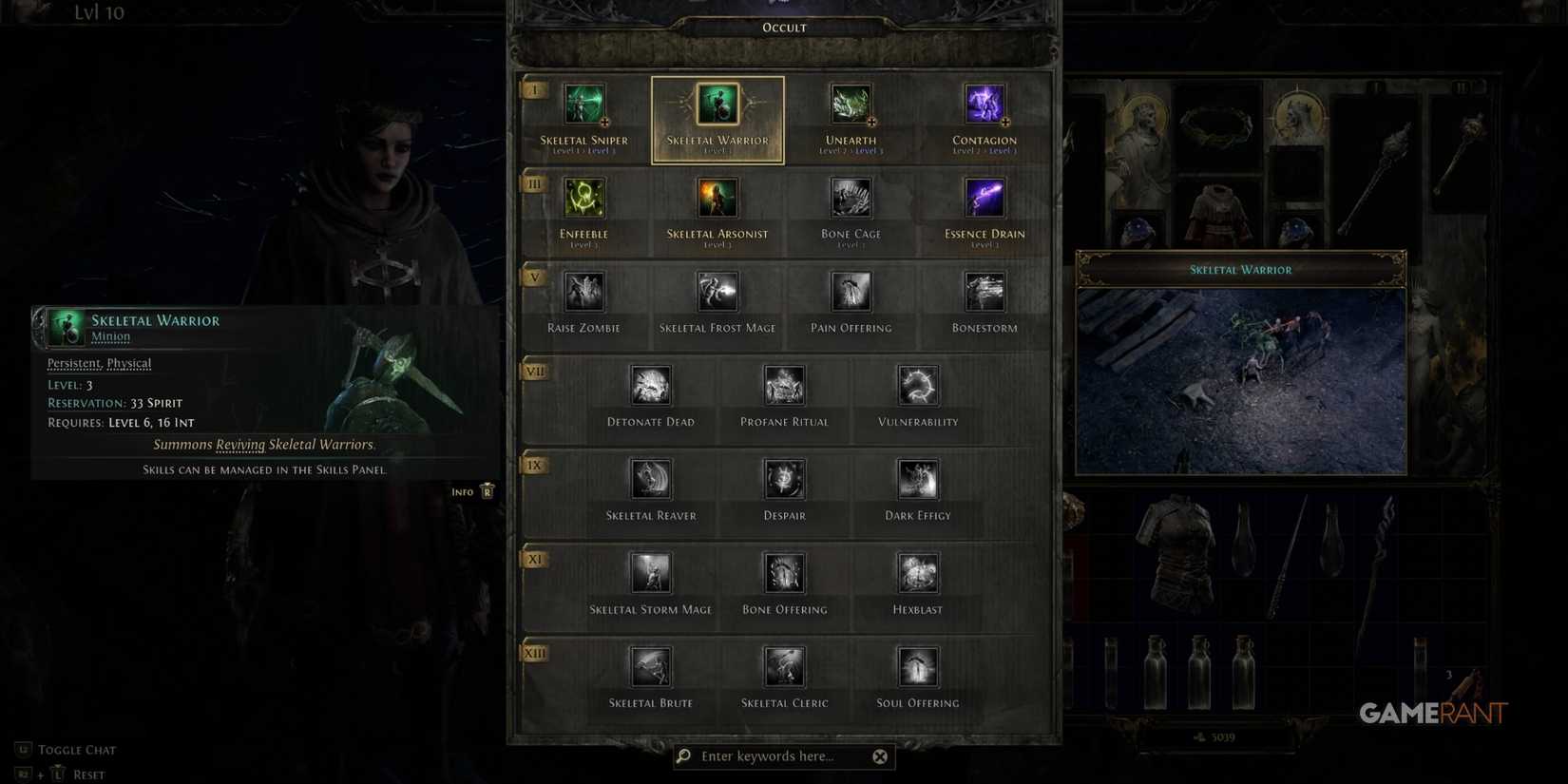1568x784 pixels.
Task: Select the Bonestorm skill gem
Action: pyautogui.click(x=985, y=292)
